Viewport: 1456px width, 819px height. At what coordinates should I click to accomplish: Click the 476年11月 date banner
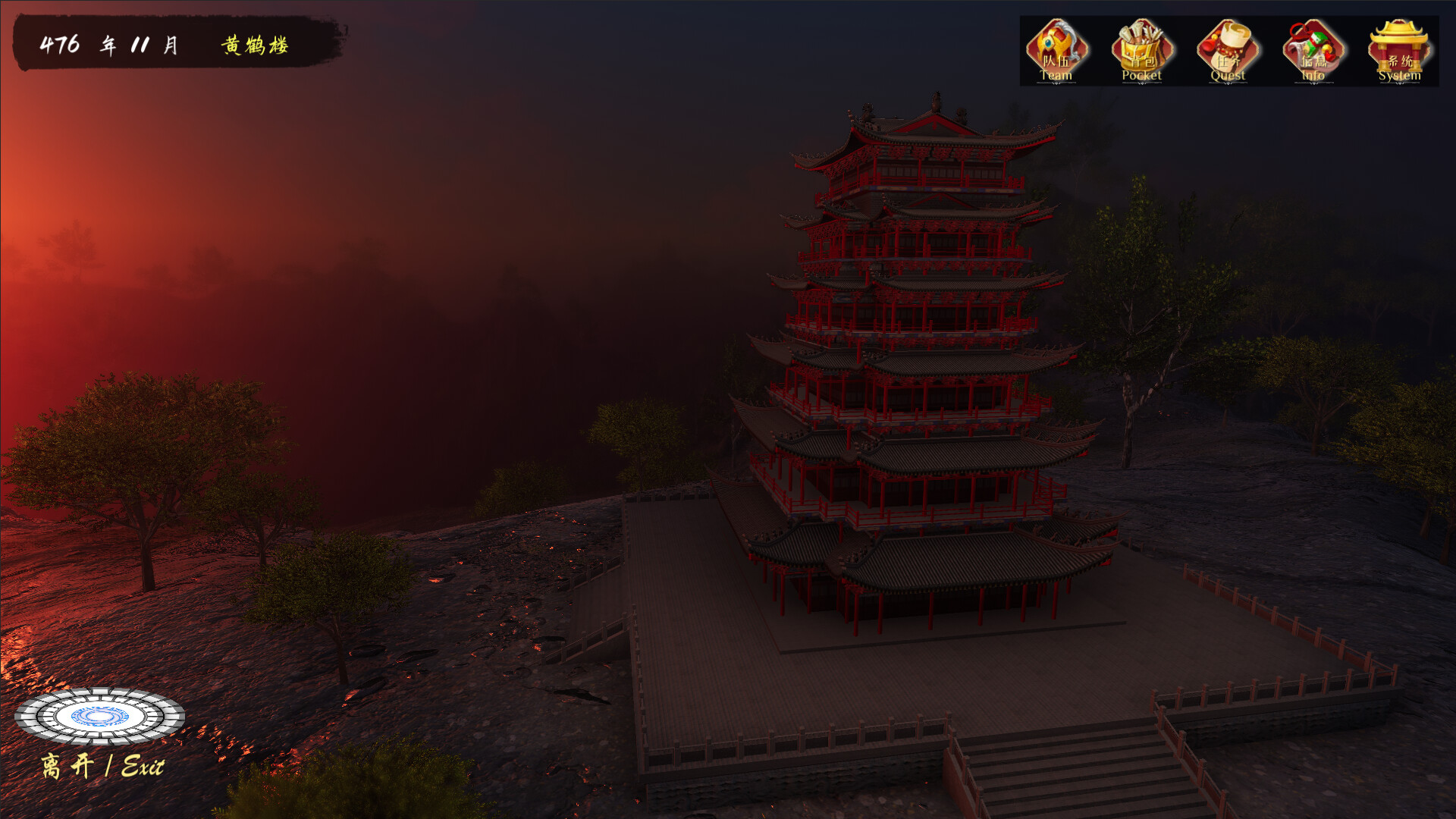110,45
